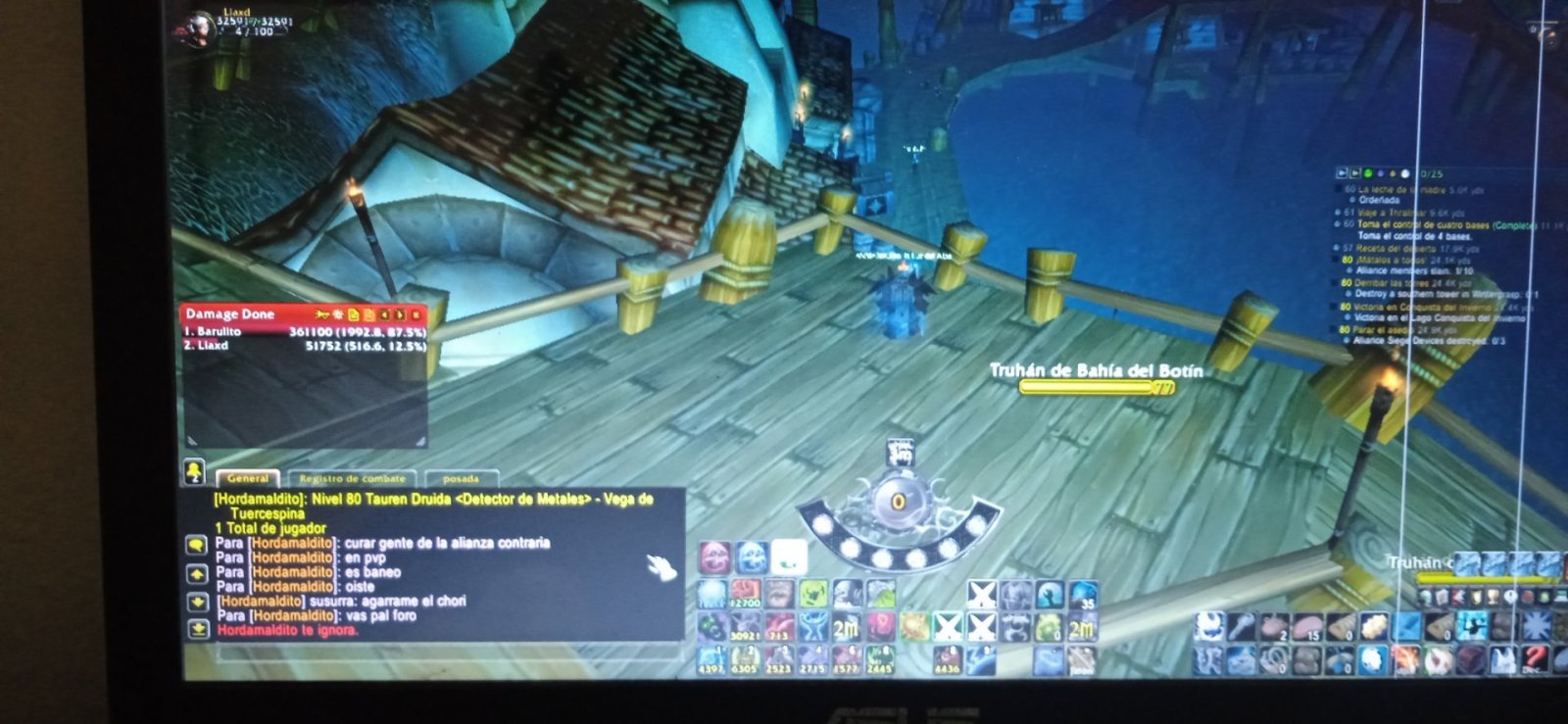Screen dimensions: 1568x724
Task: Use the ability with the 35 counter
Action: pyautogui.click(x=1082, y=595)
